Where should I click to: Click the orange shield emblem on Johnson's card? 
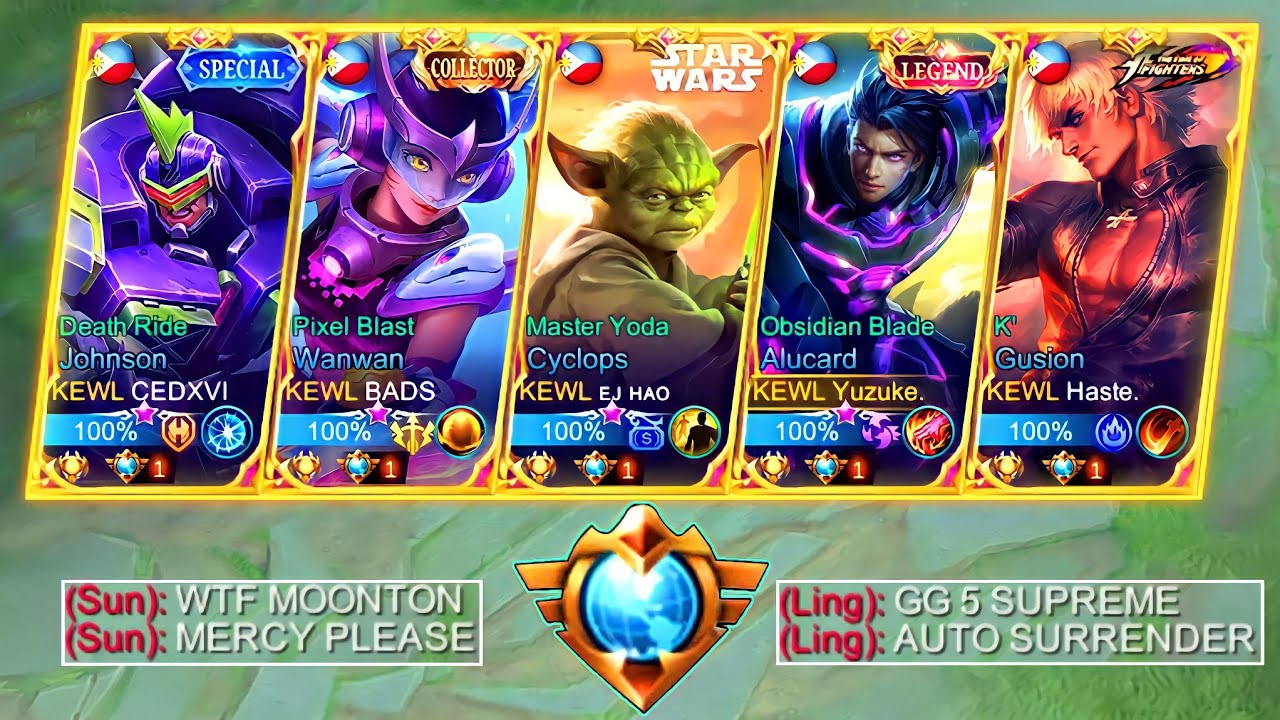(178, 433)
